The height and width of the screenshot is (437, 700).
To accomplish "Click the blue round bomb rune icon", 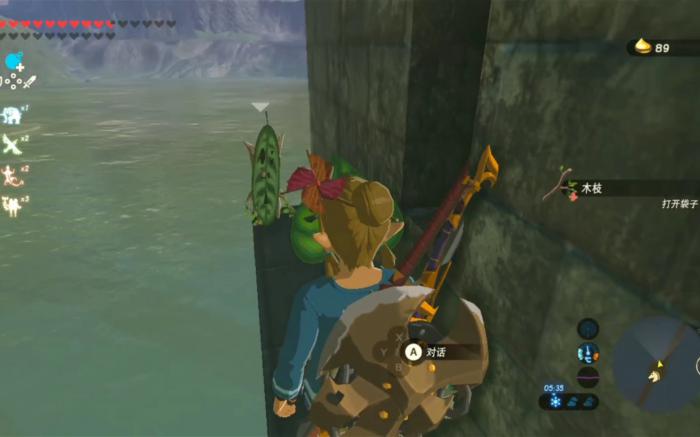I will pyautogui.click(x=13, y=62).
